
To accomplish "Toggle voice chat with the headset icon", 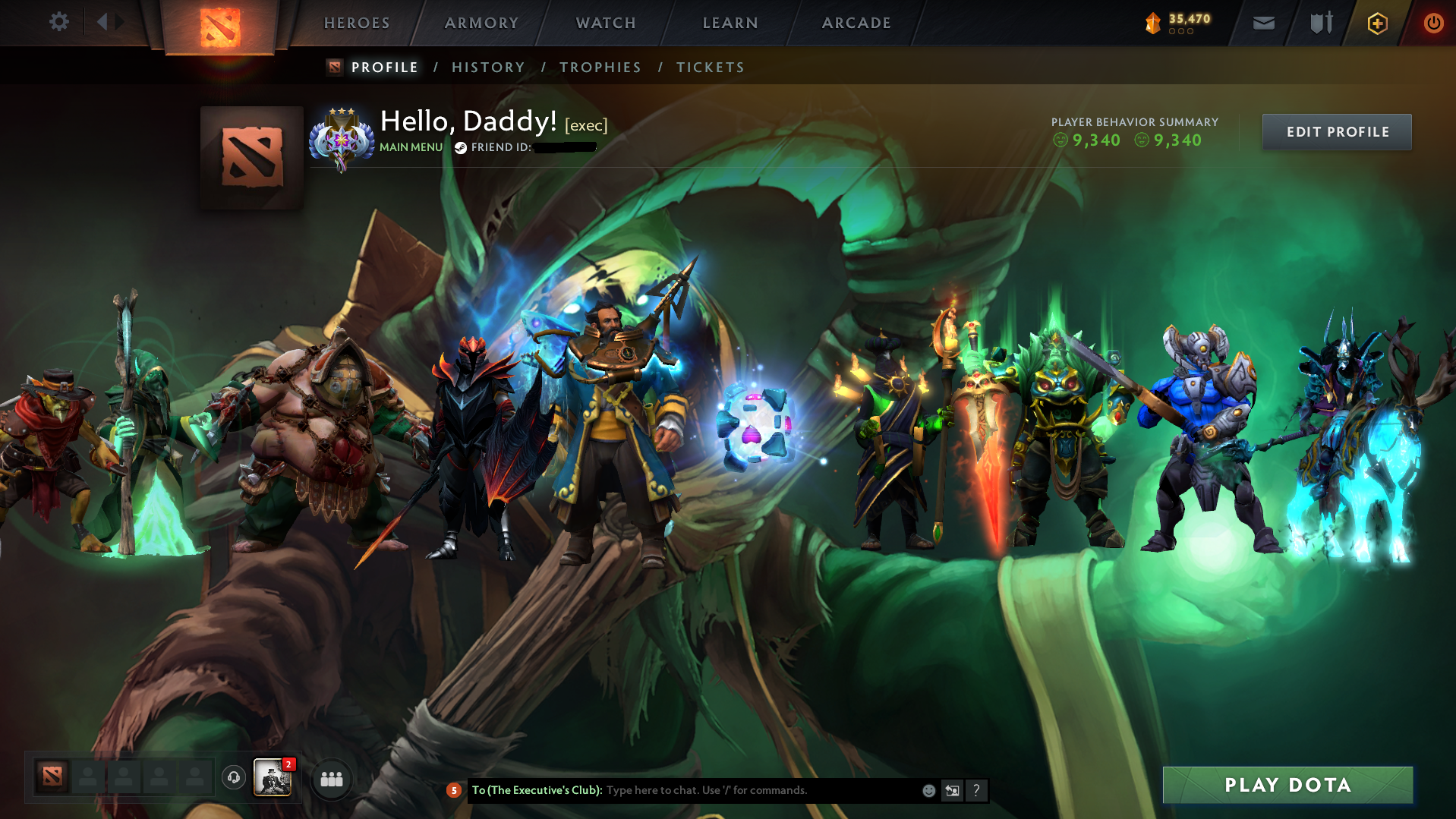I will tap(233, 779).
